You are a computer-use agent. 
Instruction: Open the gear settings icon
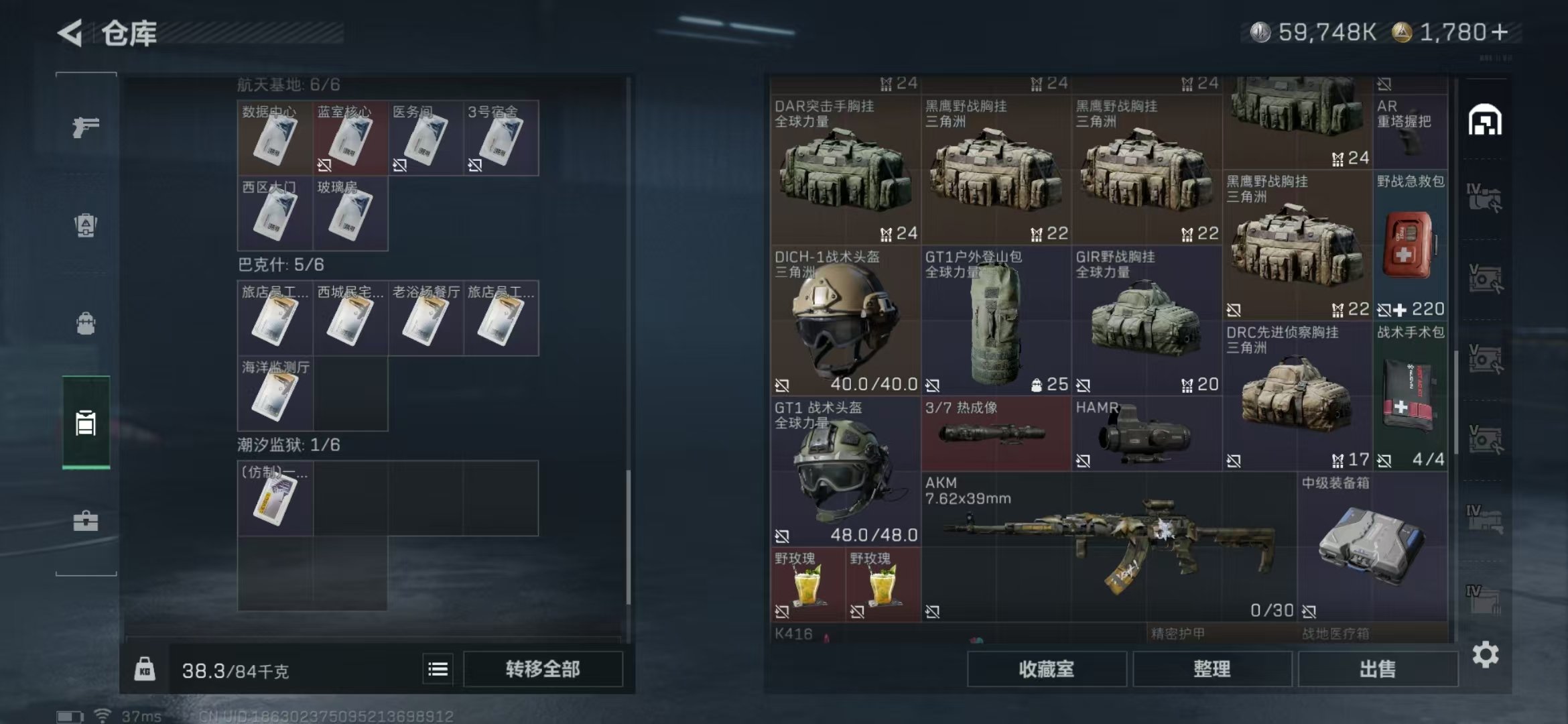click(x=1485, y=654)
